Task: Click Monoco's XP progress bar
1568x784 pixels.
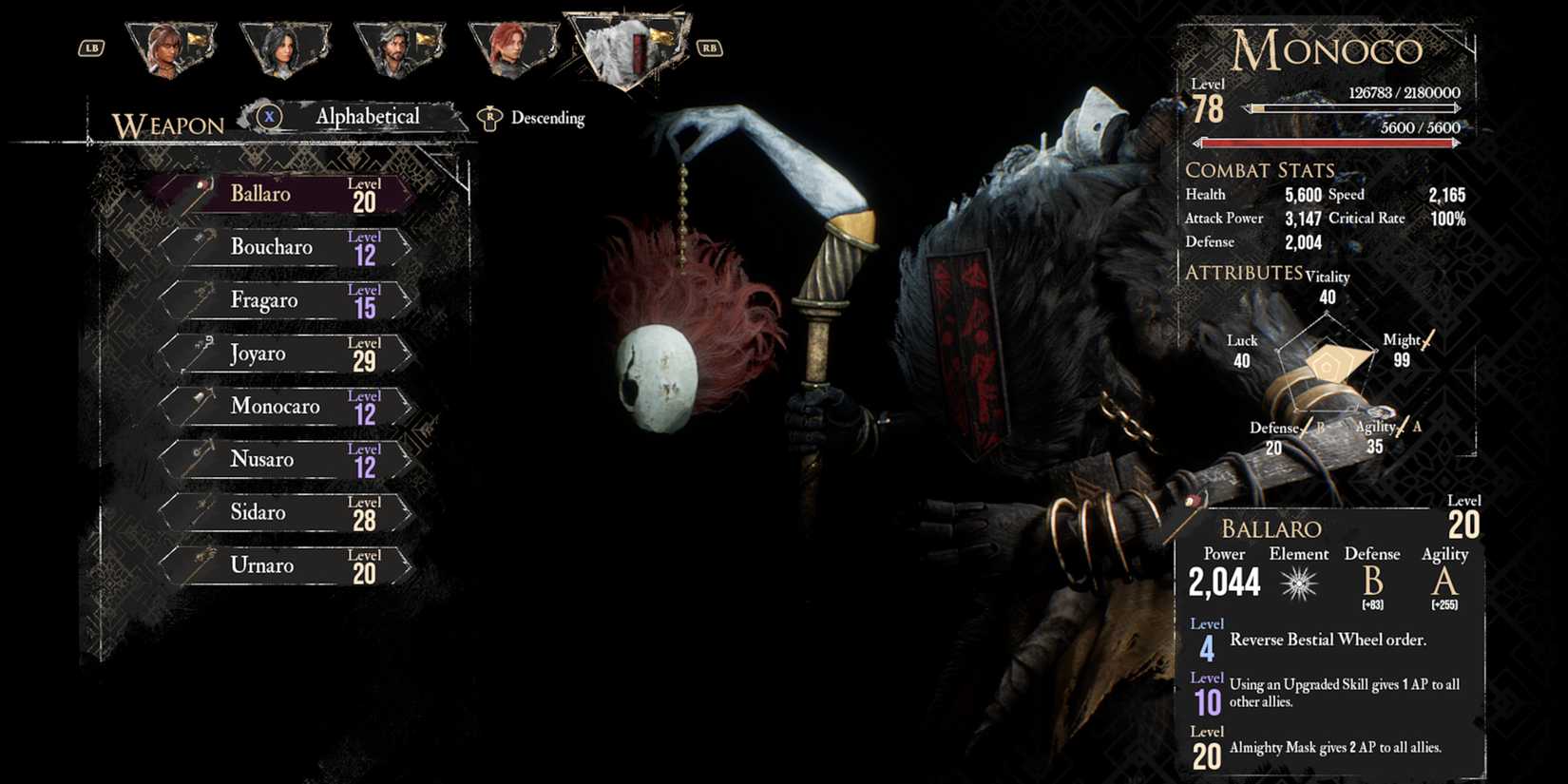Action: tap(1354, 107)
